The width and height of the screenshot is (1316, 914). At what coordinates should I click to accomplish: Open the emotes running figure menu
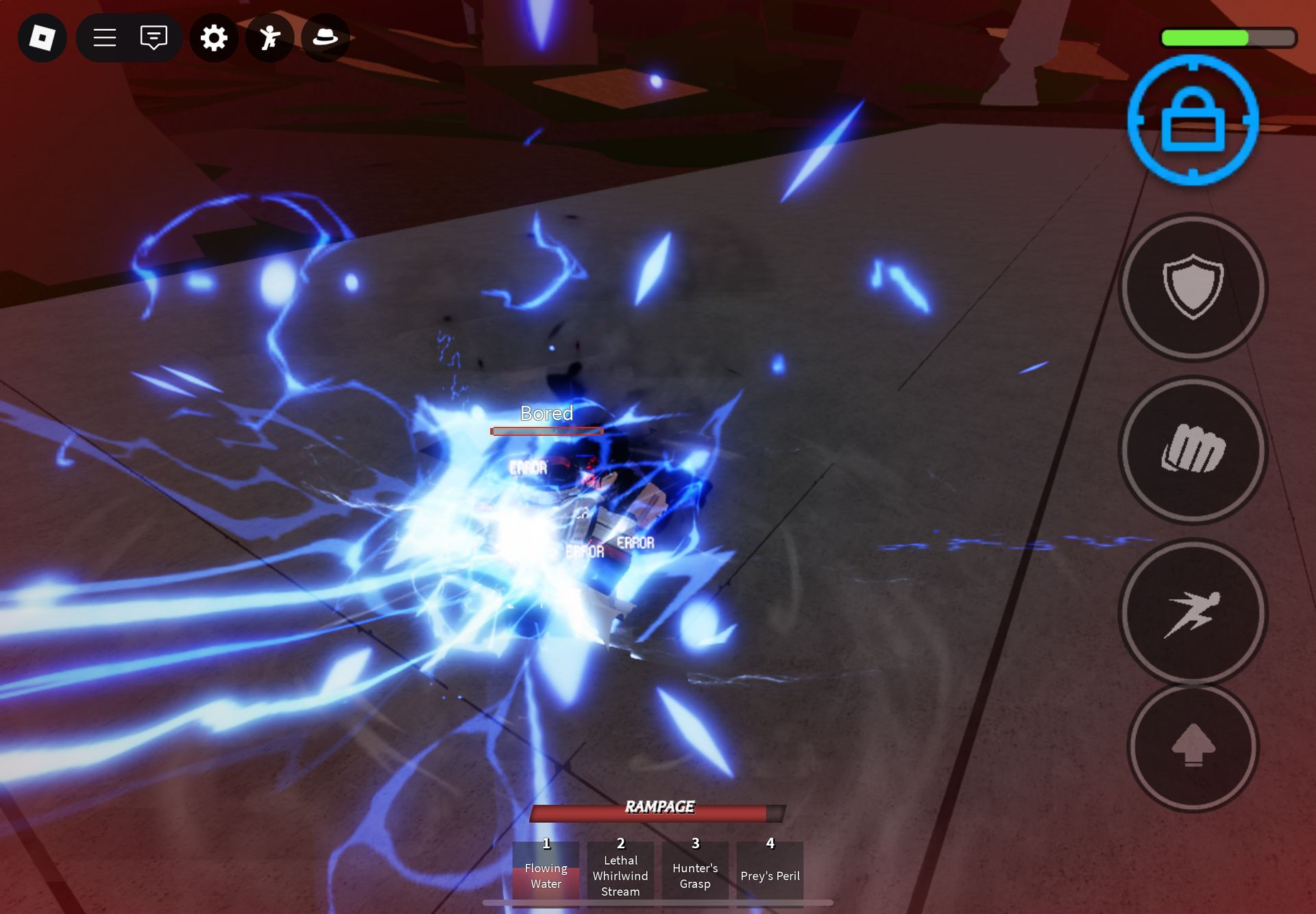(x=270, y=38)
